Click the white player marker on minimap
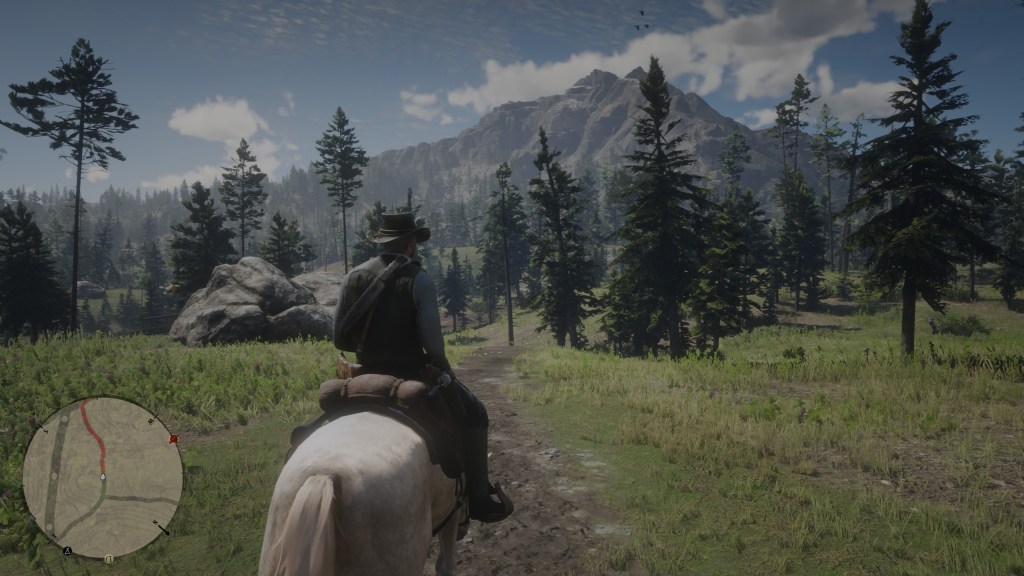Screen dimensions: 1024x576 coord(103,477)
